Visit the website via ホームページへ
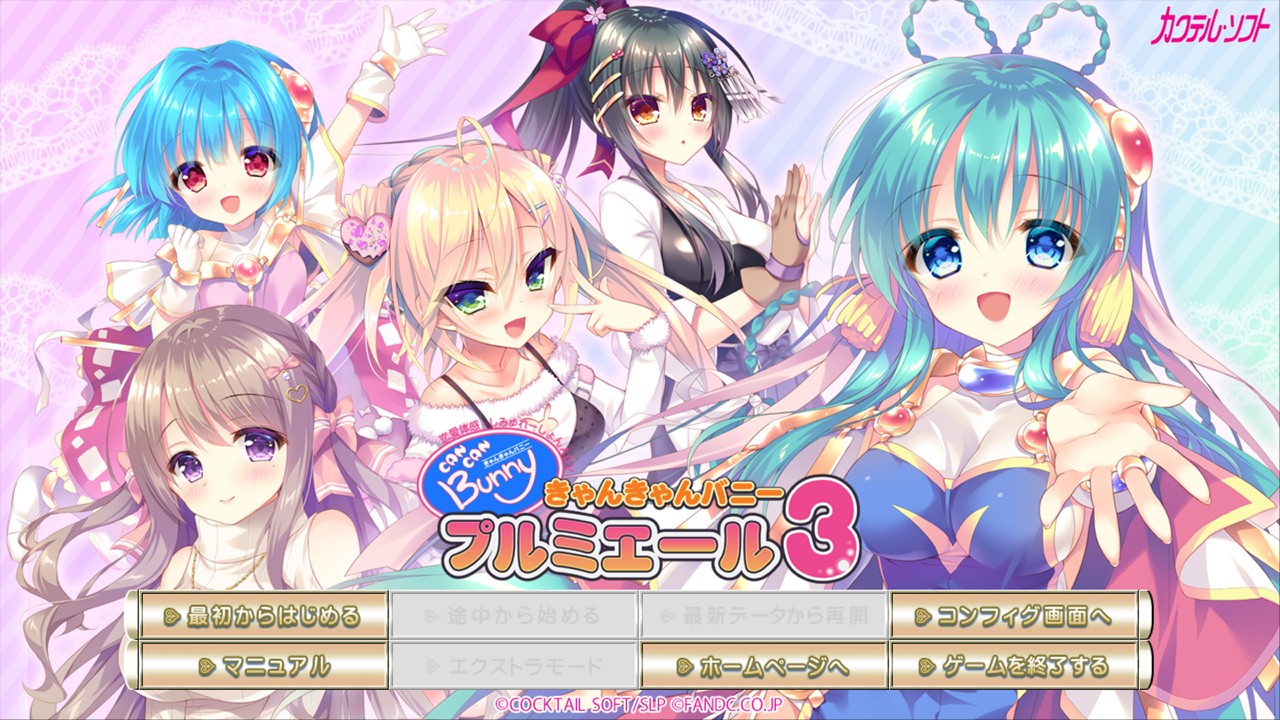This screenshot has height=720, width=1280. tap(764, 665)
